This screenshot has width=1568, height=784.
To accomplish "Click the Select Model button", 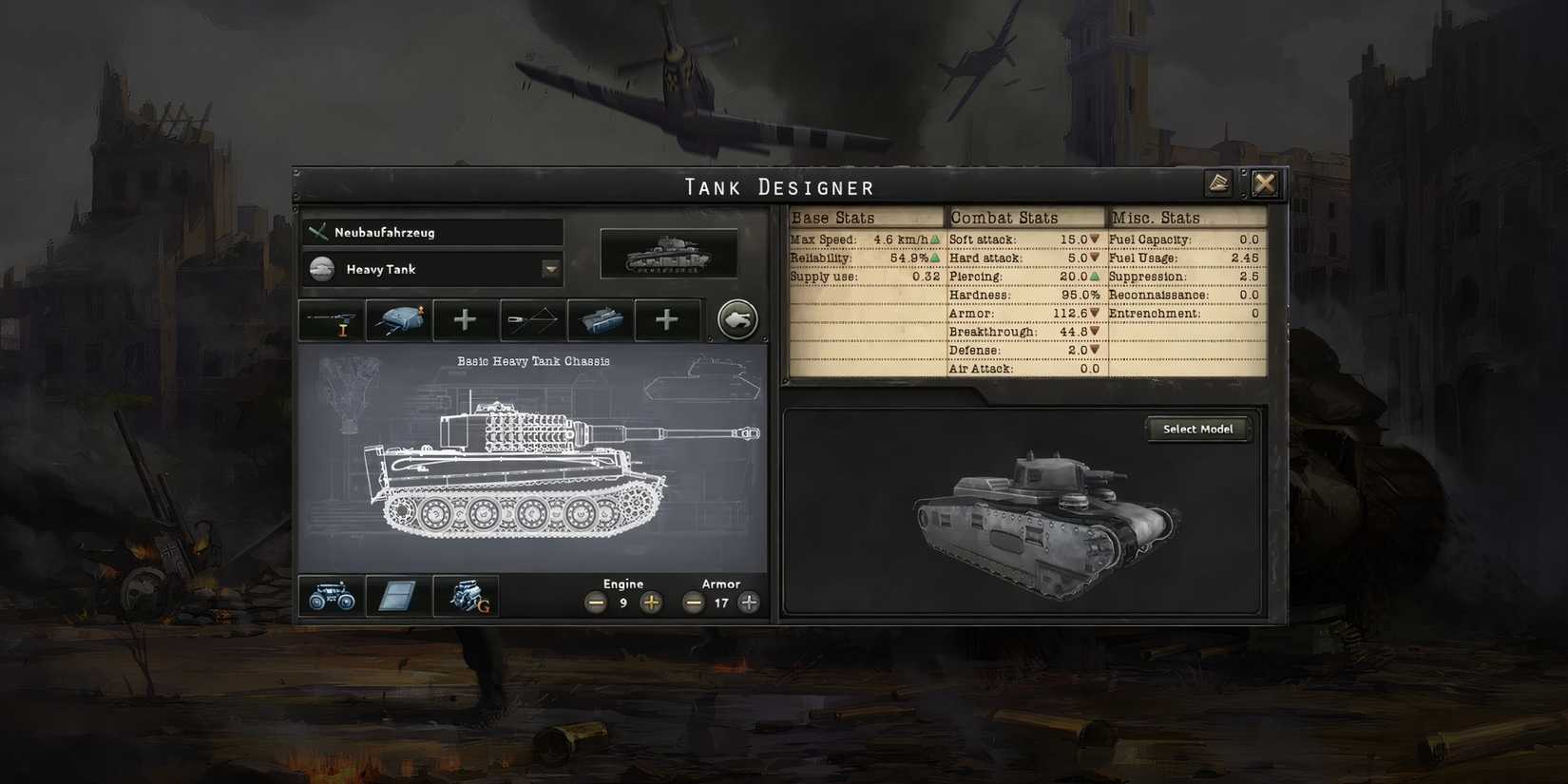I will [1197, 429].
